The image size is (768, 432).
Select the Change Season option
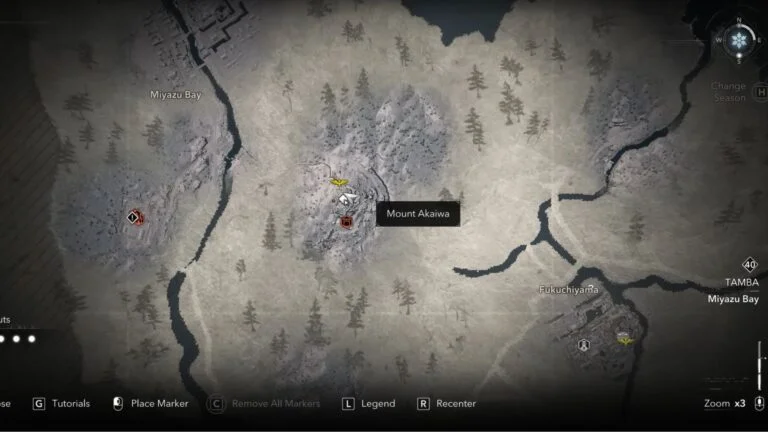[728, 92]
